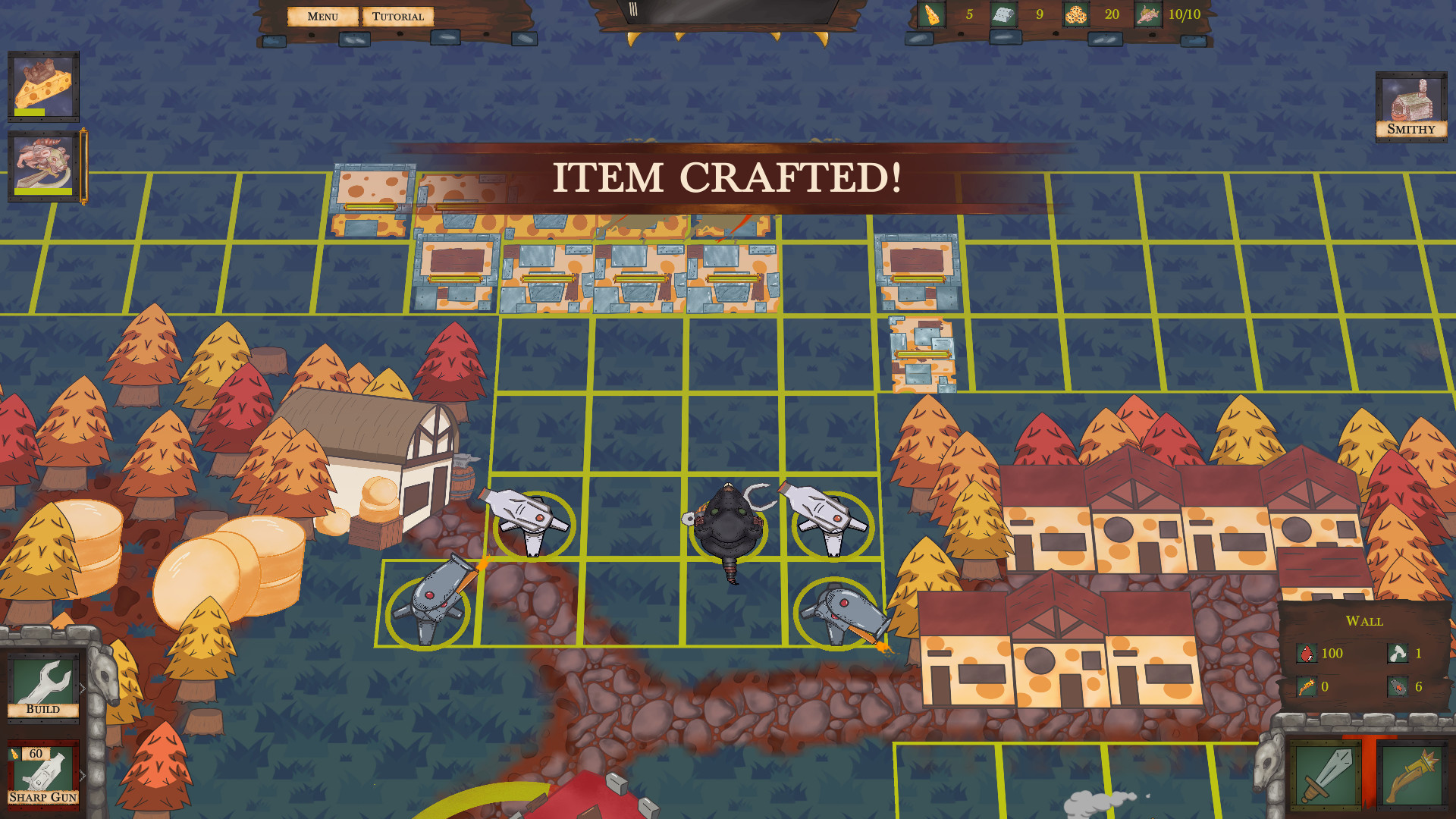Open the Tutorial
Screen dimensions: 1456x819
(398, 15)
